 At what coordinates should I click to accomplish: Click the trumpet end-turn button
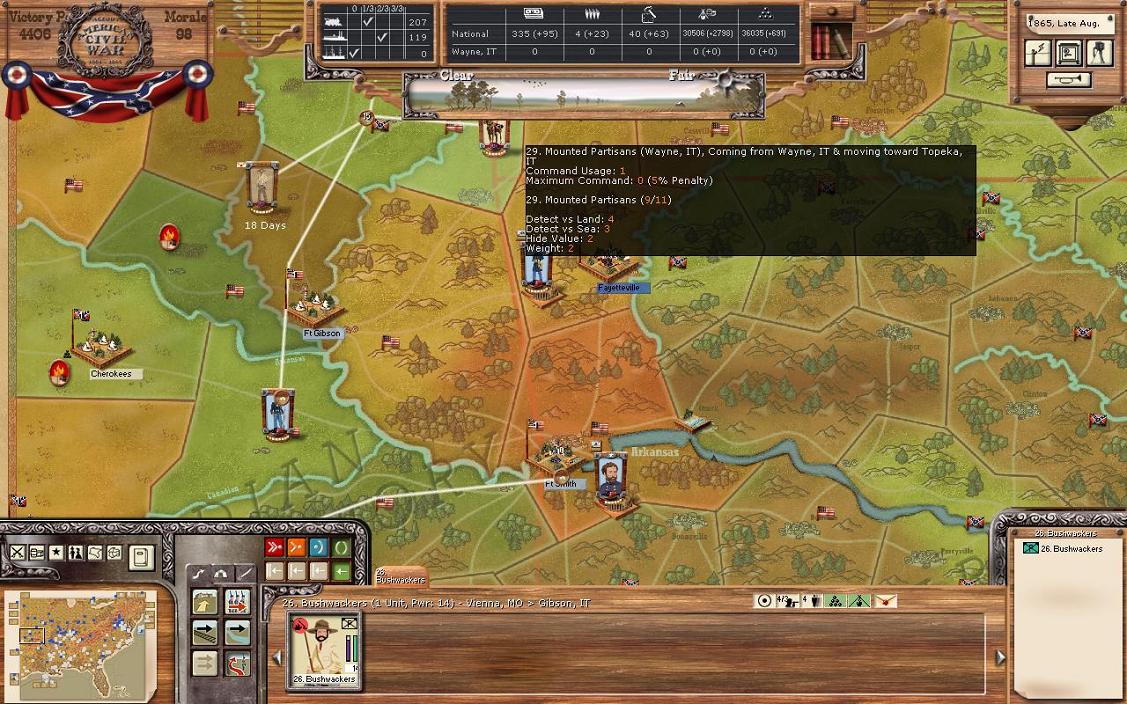pos(1069,79)
